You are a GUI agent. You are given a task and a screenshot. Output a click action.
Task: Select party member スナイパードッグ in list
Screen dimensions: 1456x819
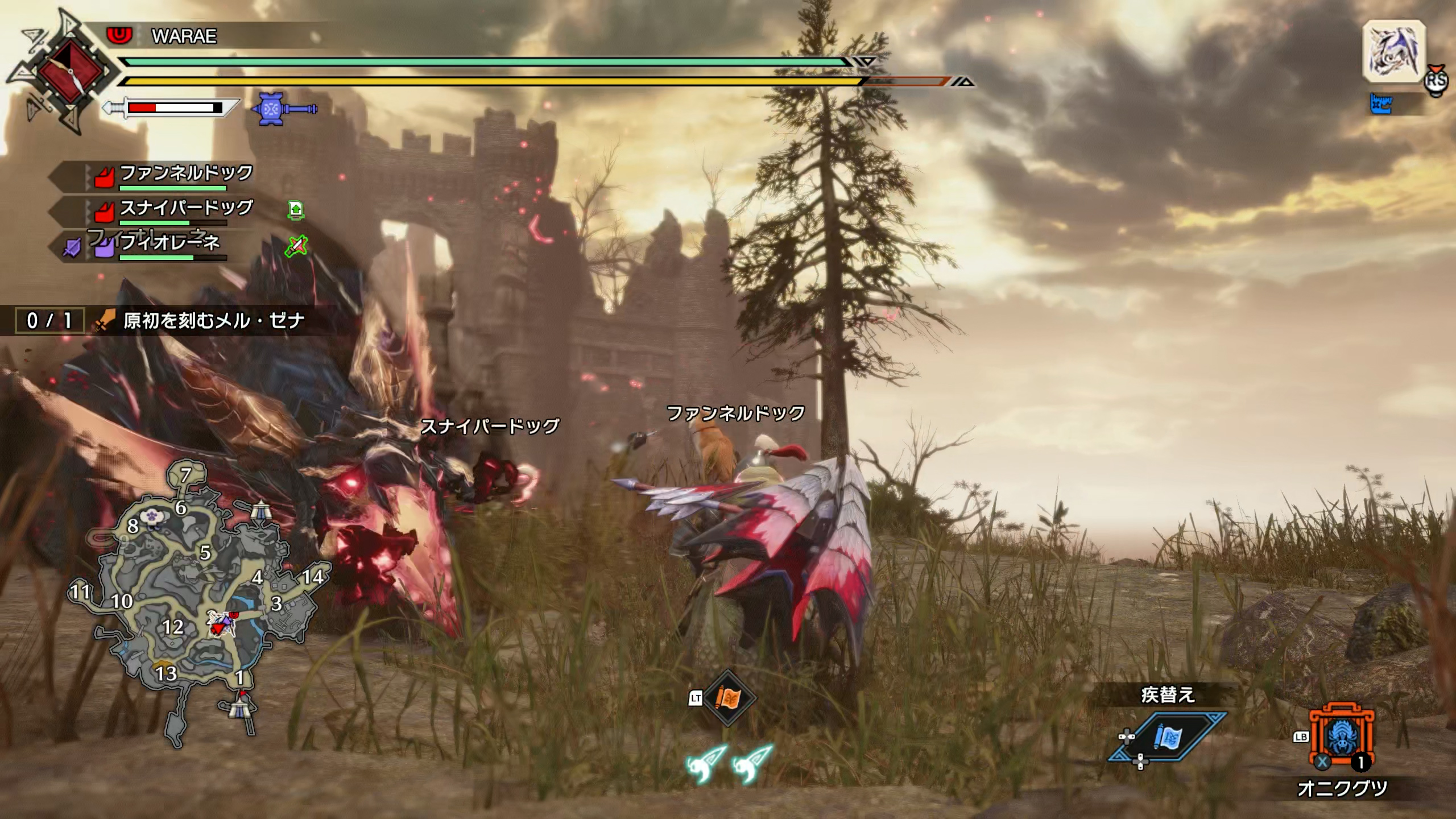click(x=185, y=209)
